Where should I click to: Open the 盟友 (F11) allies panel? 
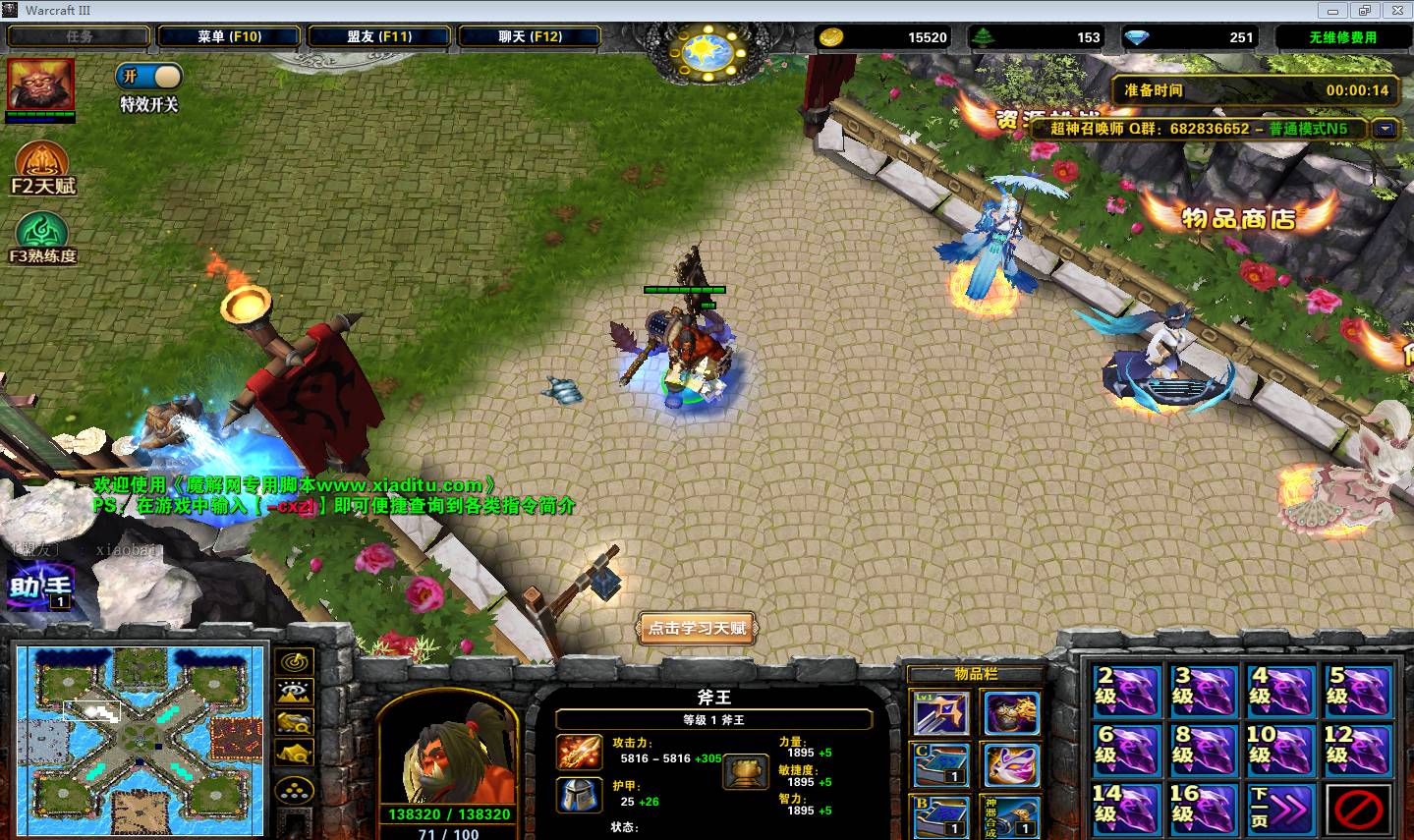[379, 36]
